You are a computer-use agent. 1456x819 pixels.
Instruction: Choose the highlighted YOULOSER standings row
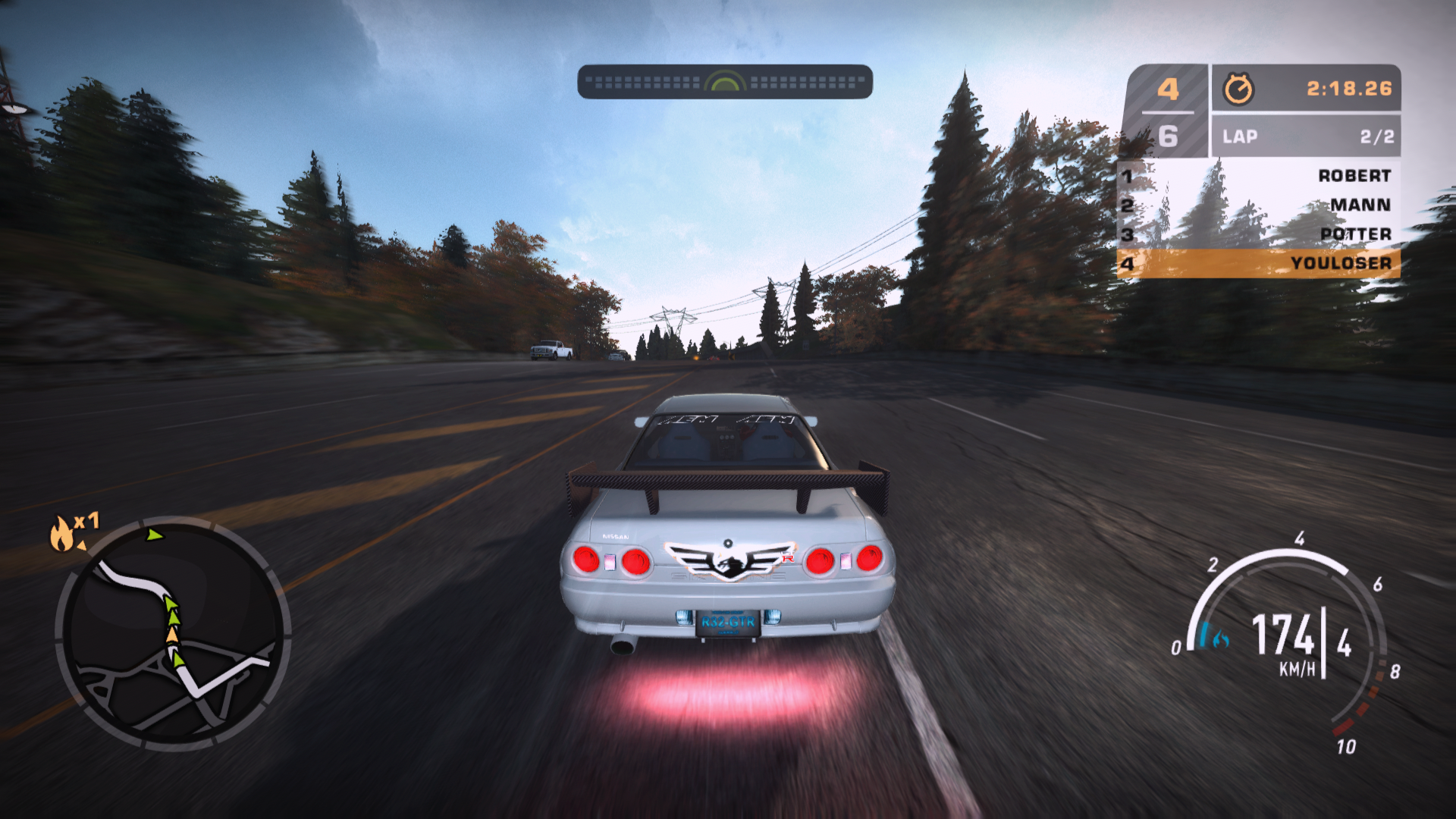pos(1259,263)
